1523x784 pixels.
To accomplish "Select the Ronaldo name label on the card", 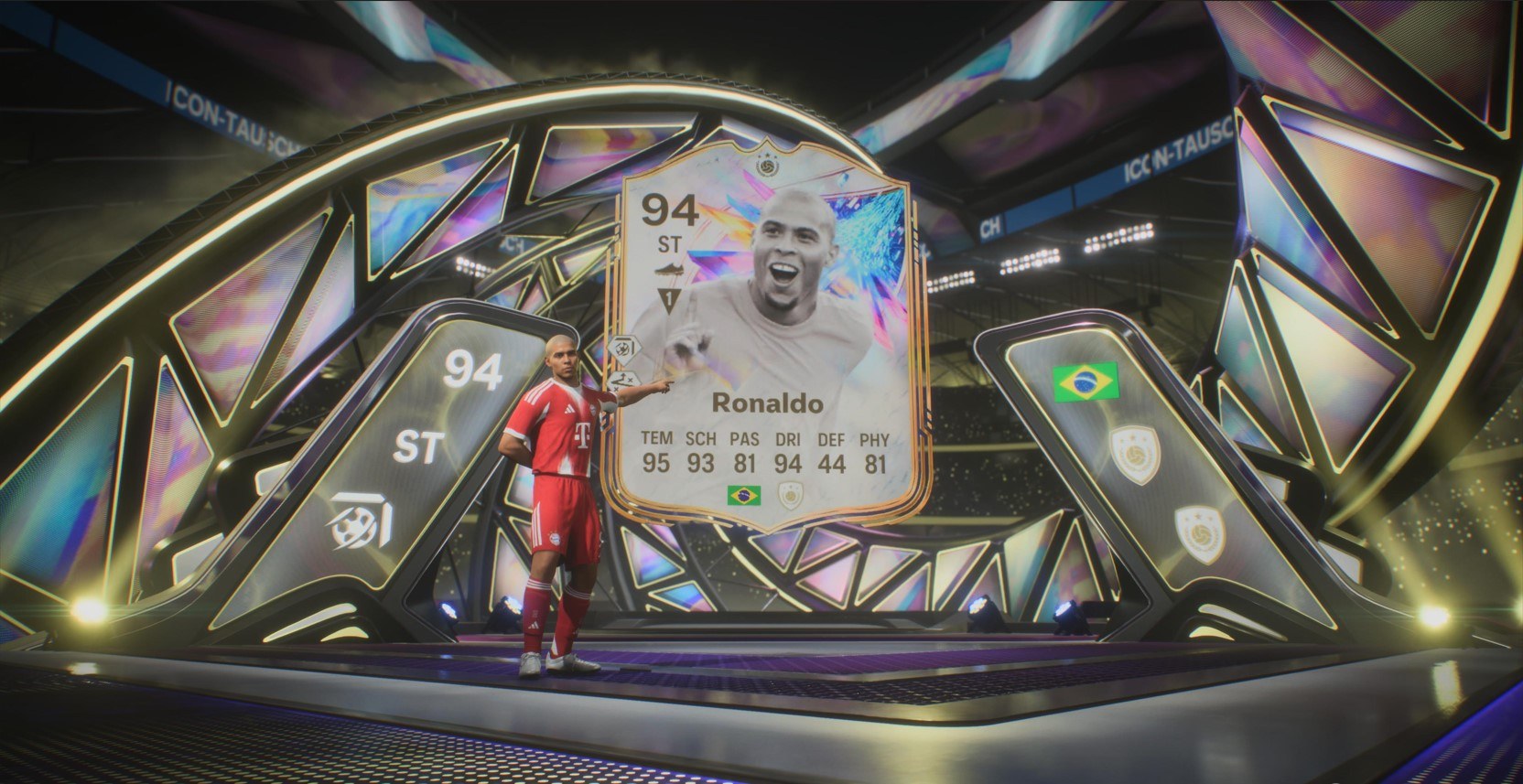I will (769, 400).
